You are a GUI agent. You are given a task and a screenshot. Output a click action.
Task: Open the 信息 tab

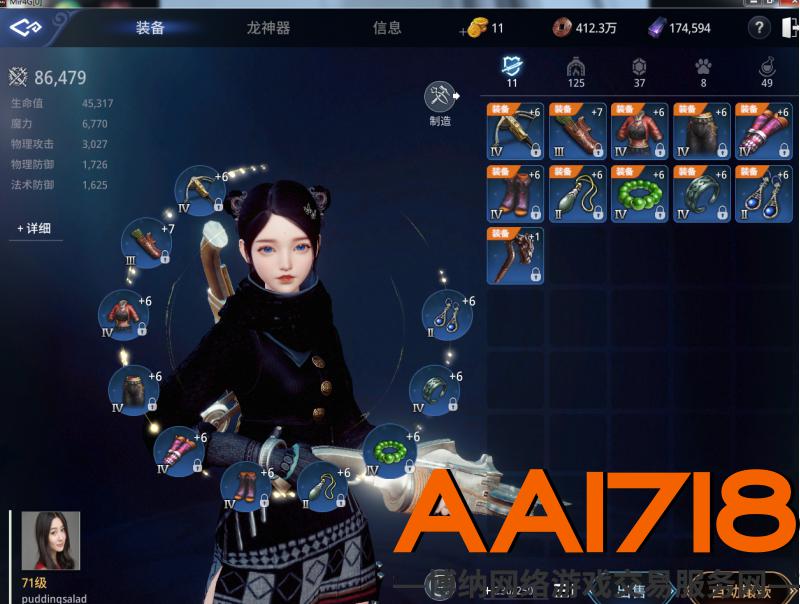(387, 28)
